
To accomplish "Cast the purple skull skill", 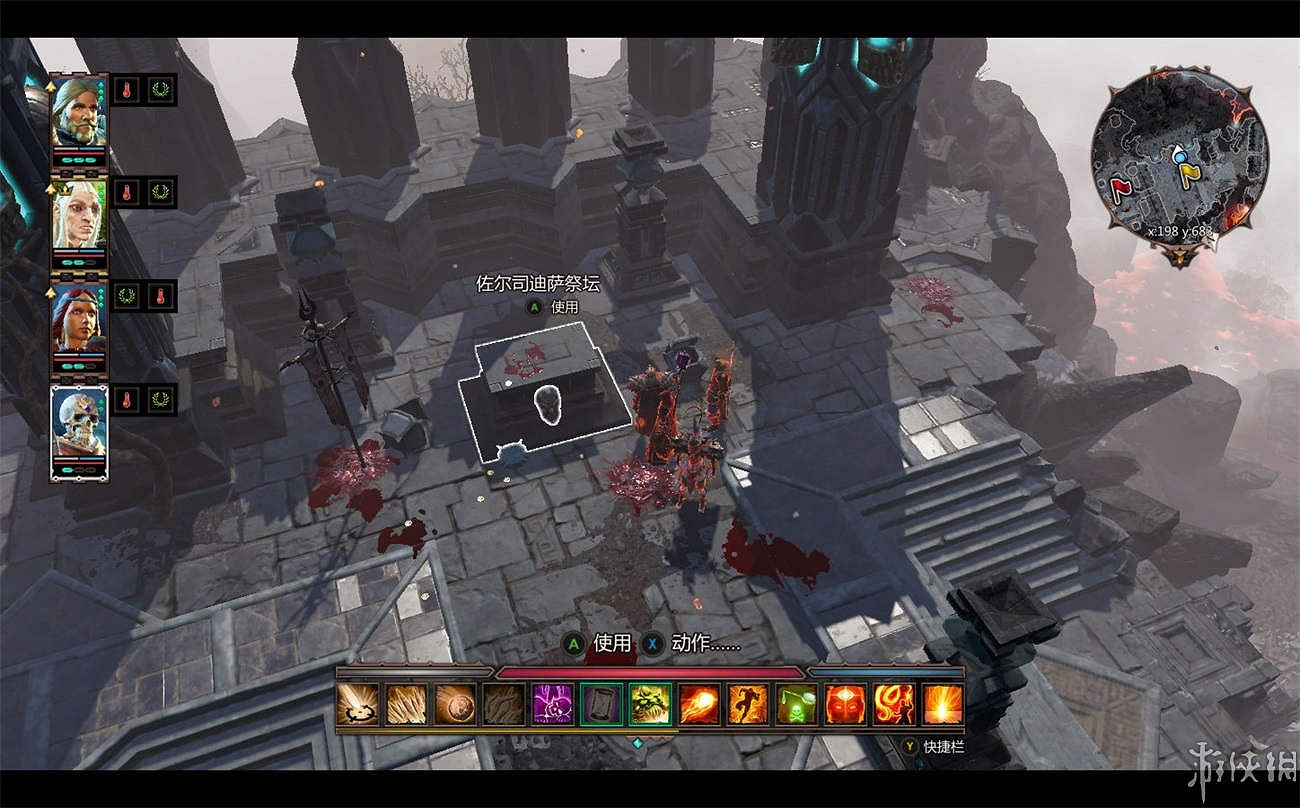I will coord(552,704).
